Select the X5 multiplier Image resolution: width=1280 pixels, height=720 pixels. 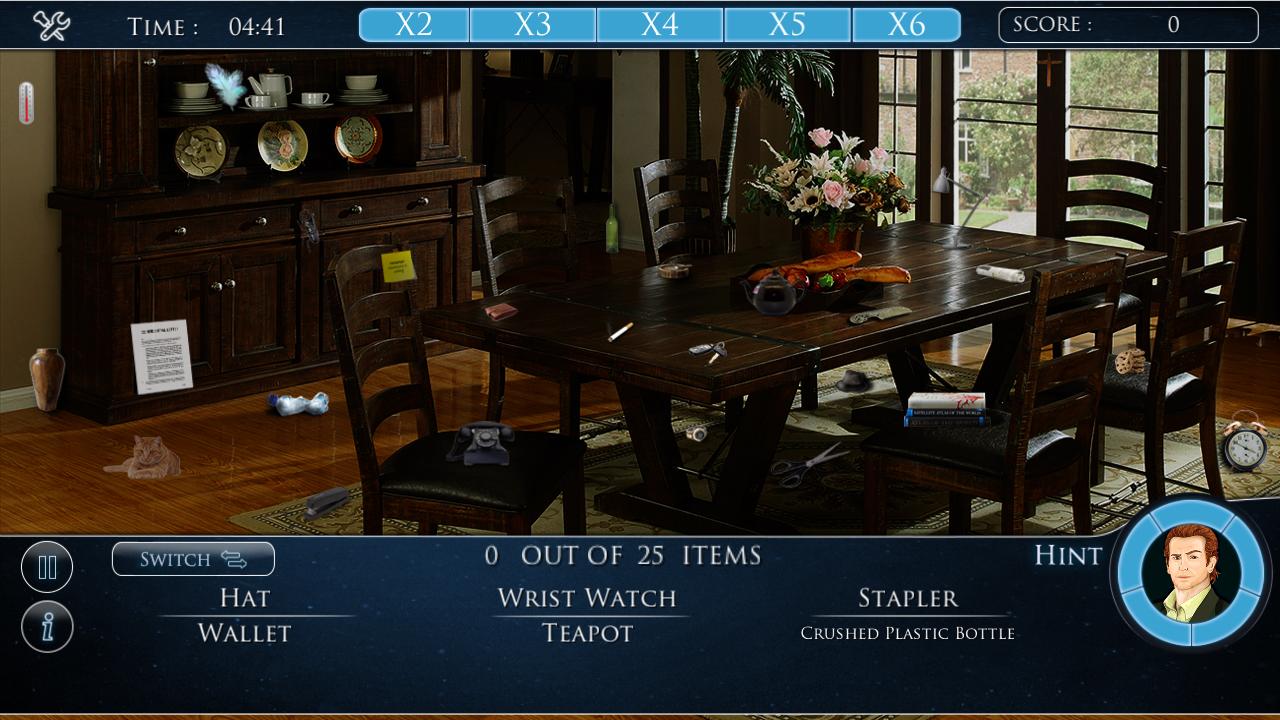tap(791, 23)
